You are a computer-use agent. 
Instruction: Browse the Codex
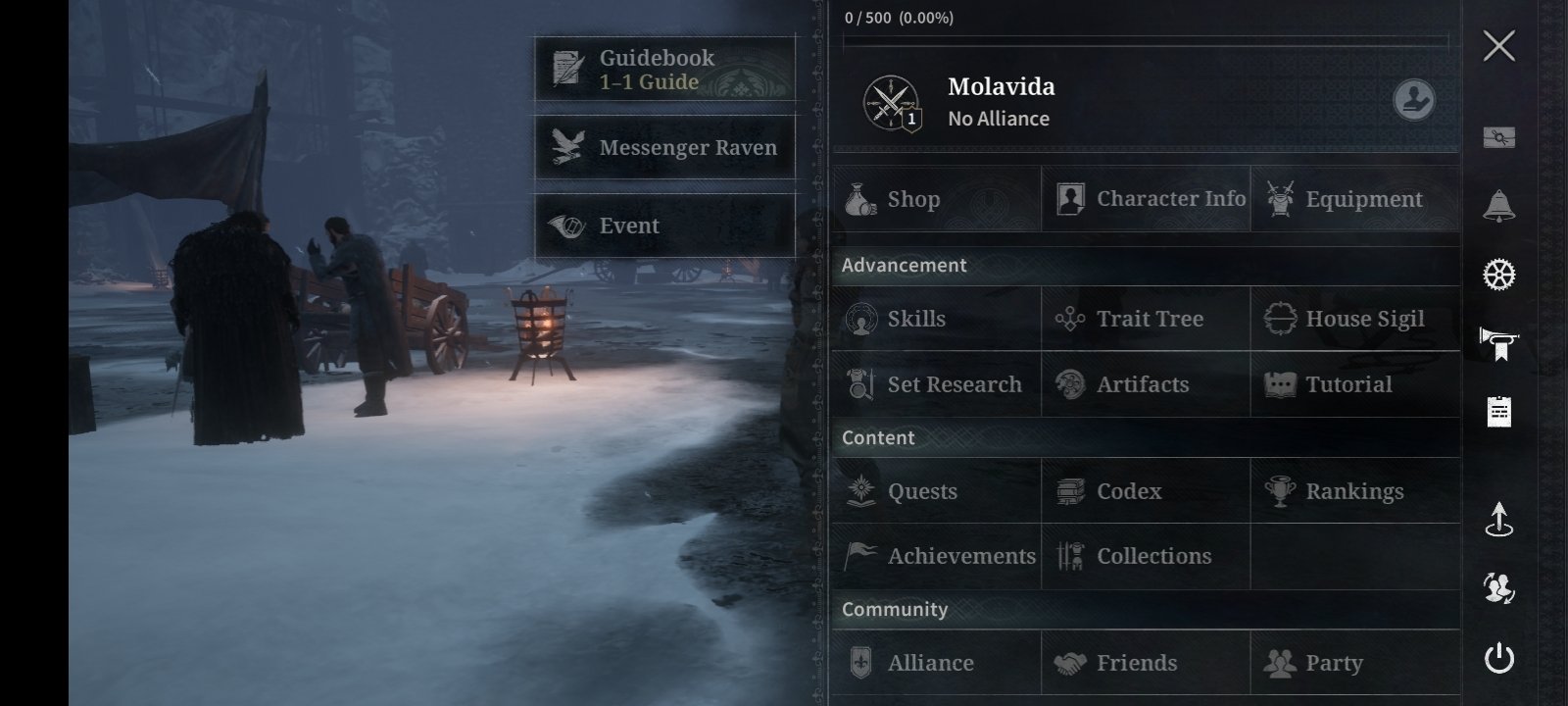[1146, 491]
